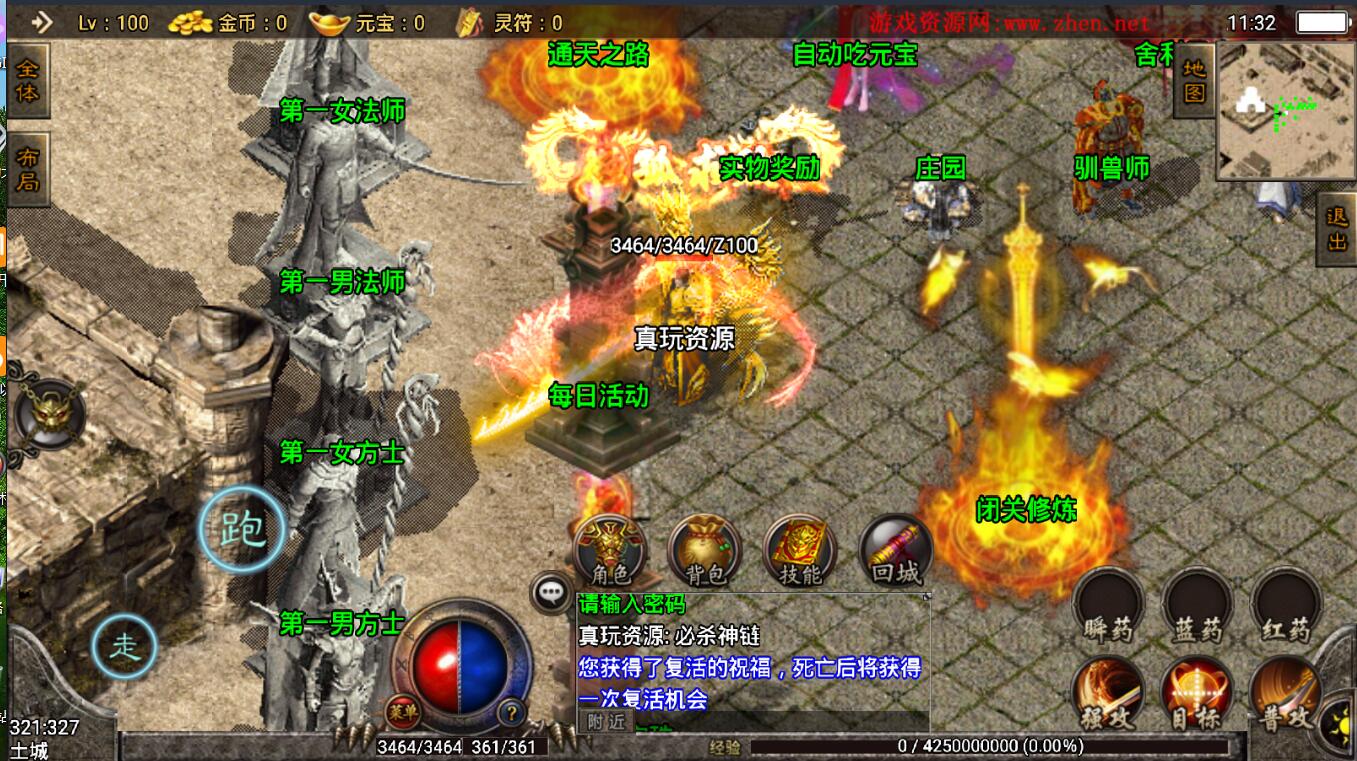Open the 布局 layout button
This screenshot has height=761, width=1357.
click(x=28, y=169)
